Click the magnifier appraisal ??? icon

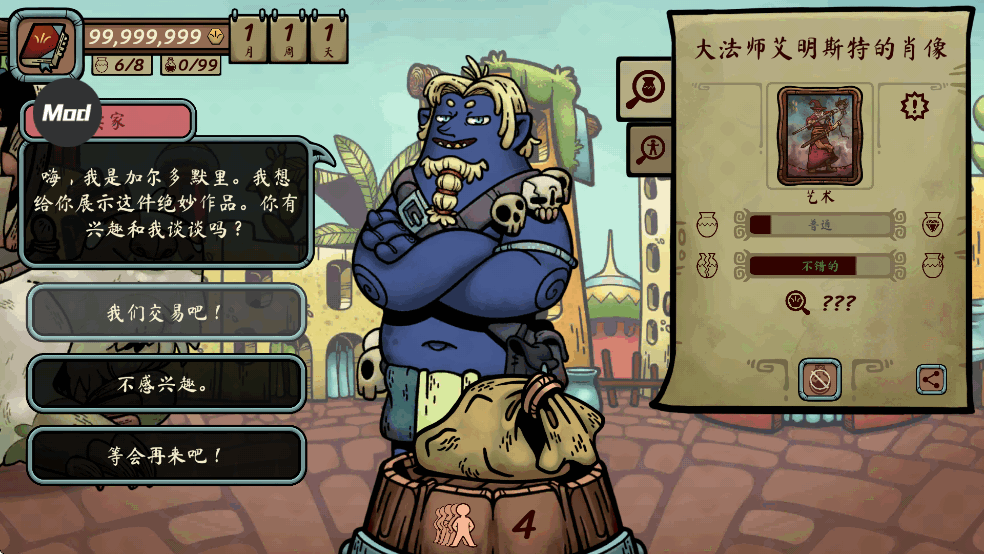798,302
